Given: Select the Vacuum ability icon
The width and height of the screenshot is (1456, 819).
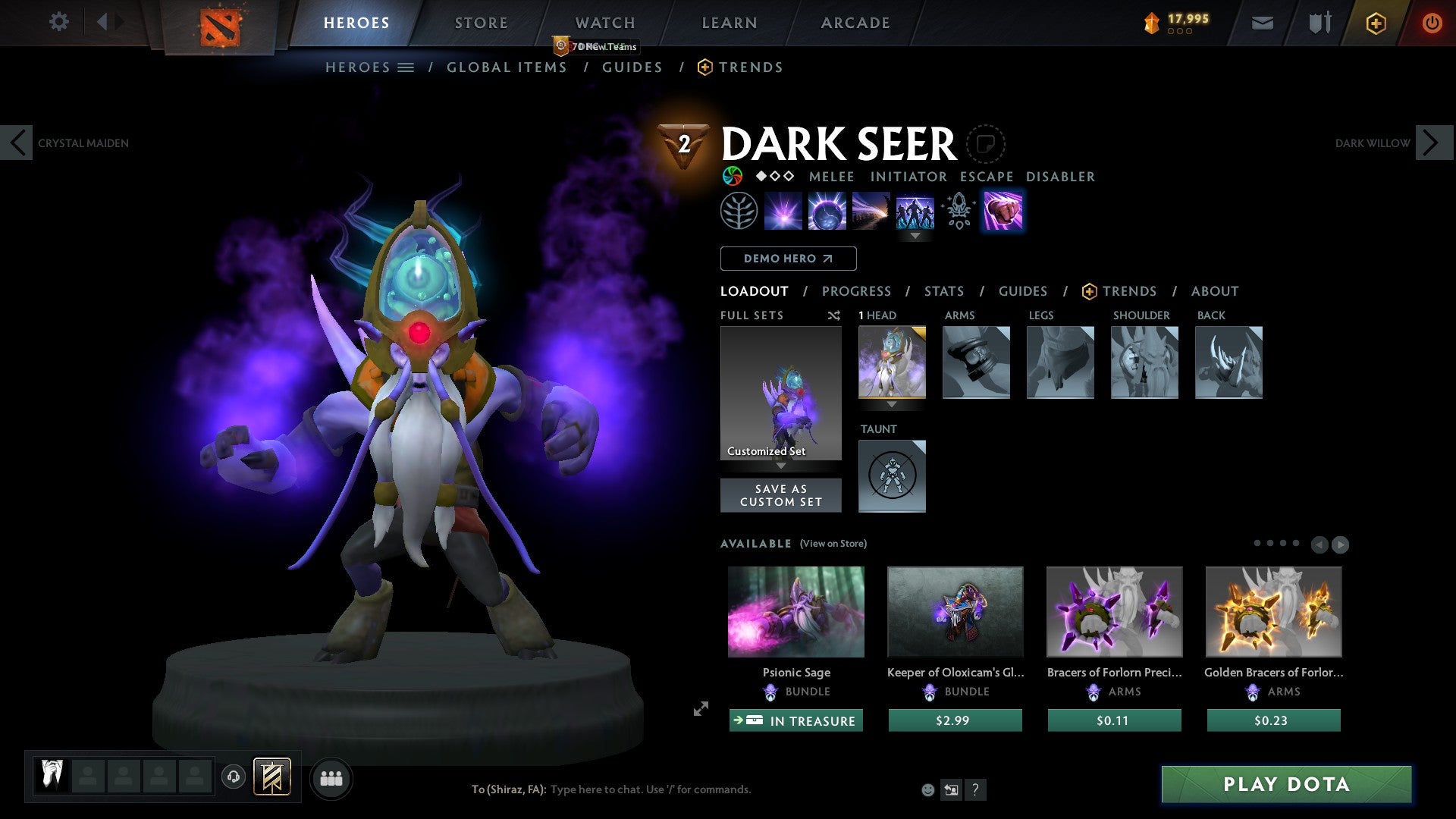Looking at the screenshot, I should click(784, 211).
